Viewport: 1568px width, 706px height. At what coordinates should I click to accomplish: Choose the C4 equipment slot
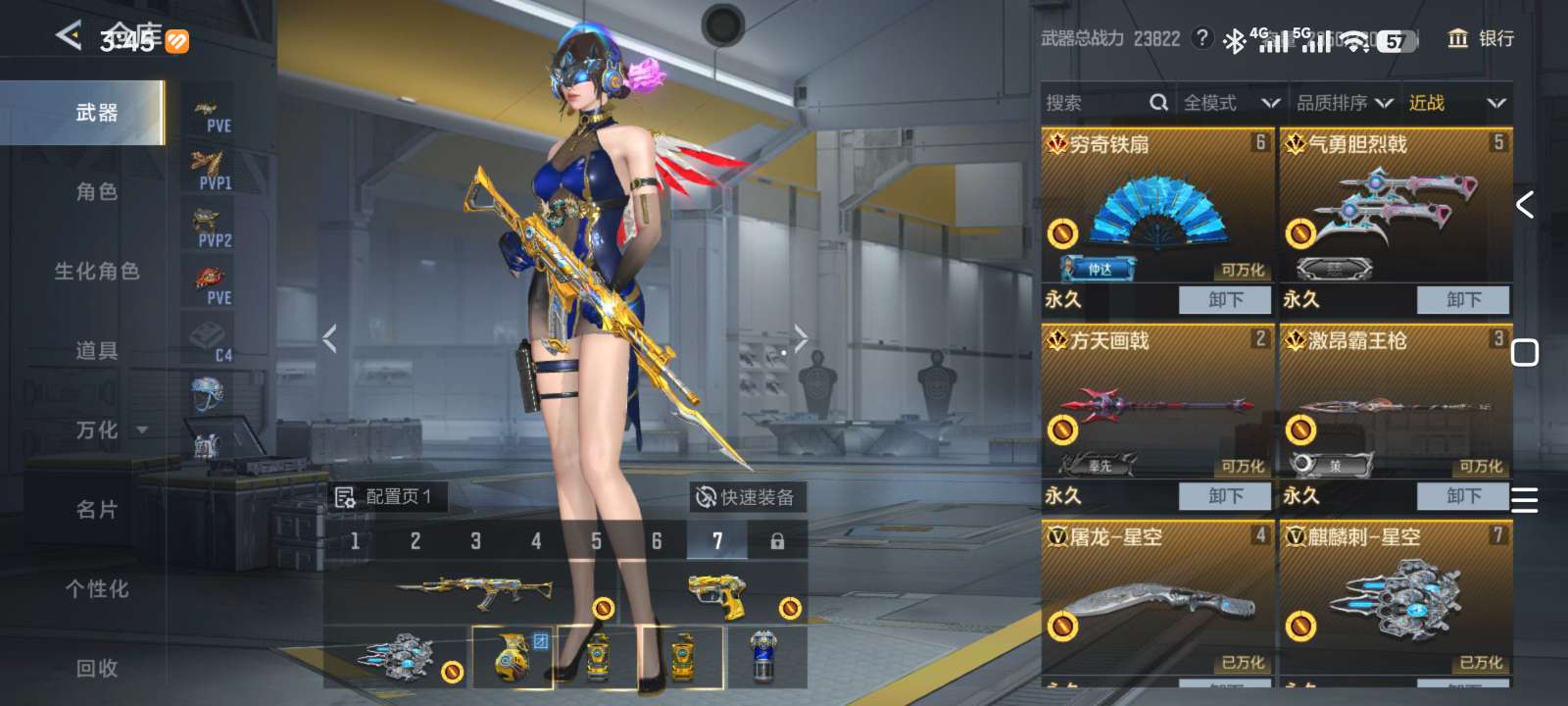coord(211,341)
